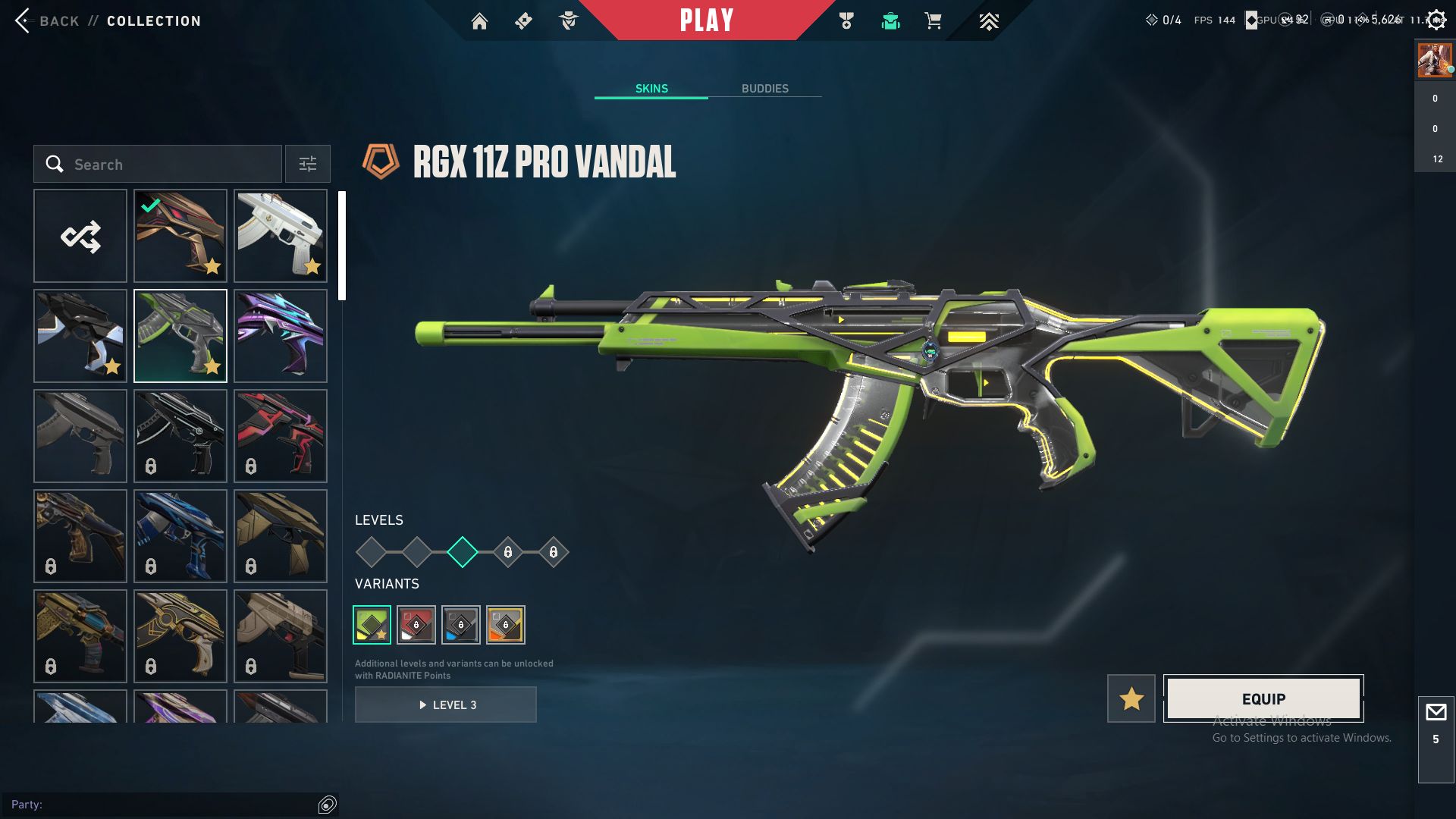Go back to the Collection screen
This screenshot has width=1456, height=819.
pyautogui.click(x=58, y=21)
